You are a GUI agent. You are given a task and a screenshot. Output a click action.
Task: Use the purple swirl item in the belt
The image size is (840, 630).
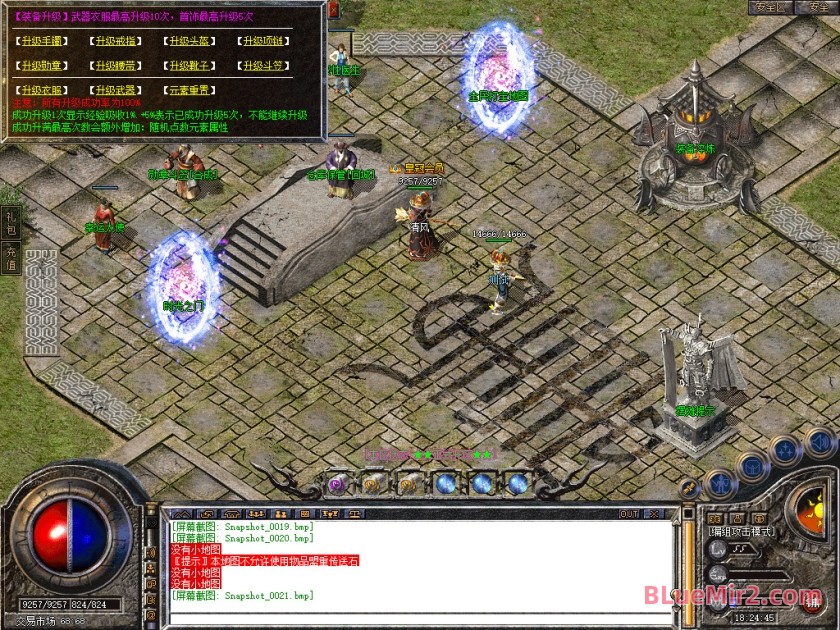pyautogui.click(x=337, y=484)
